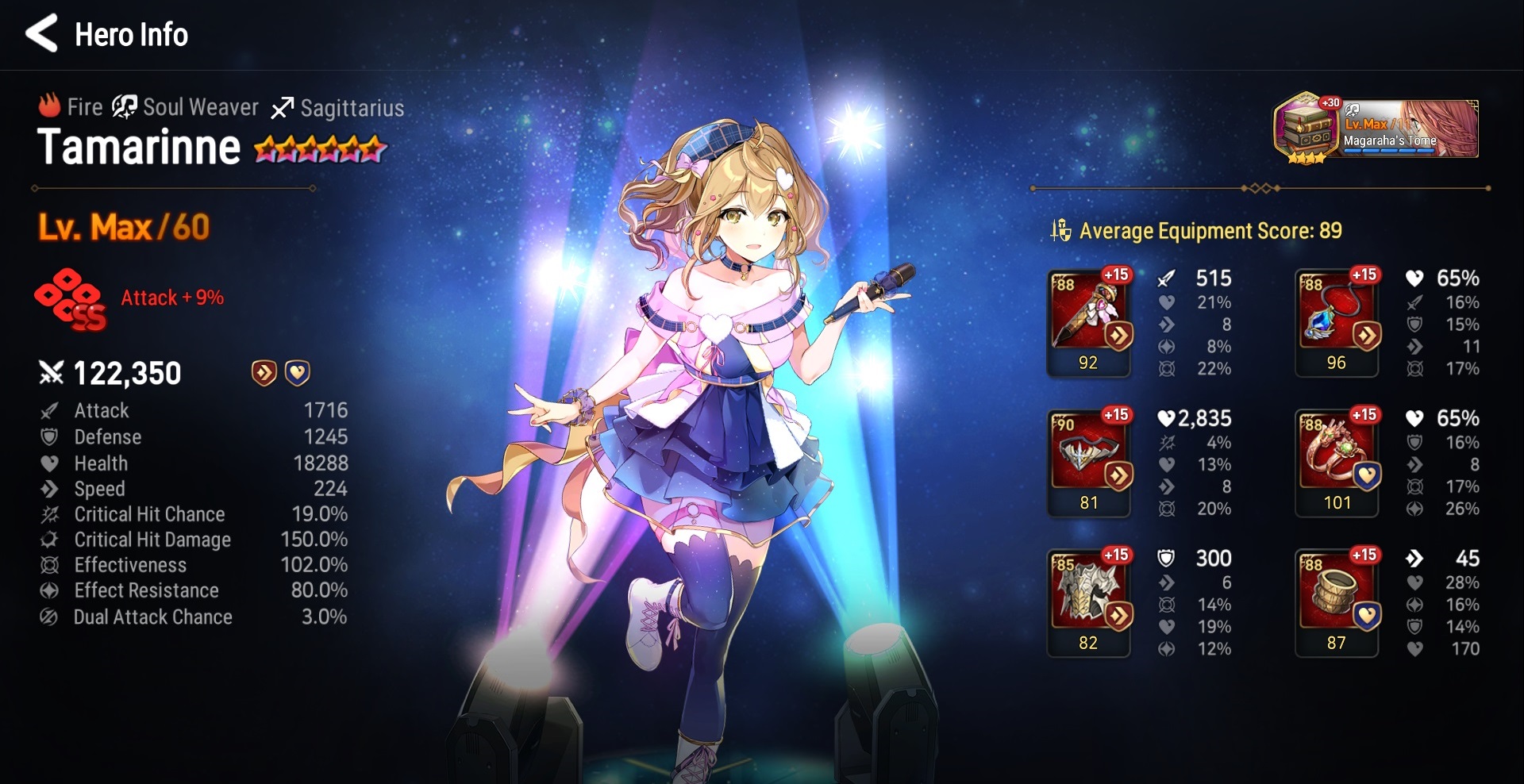Select the ring slot scored 101

point(1337,462)
